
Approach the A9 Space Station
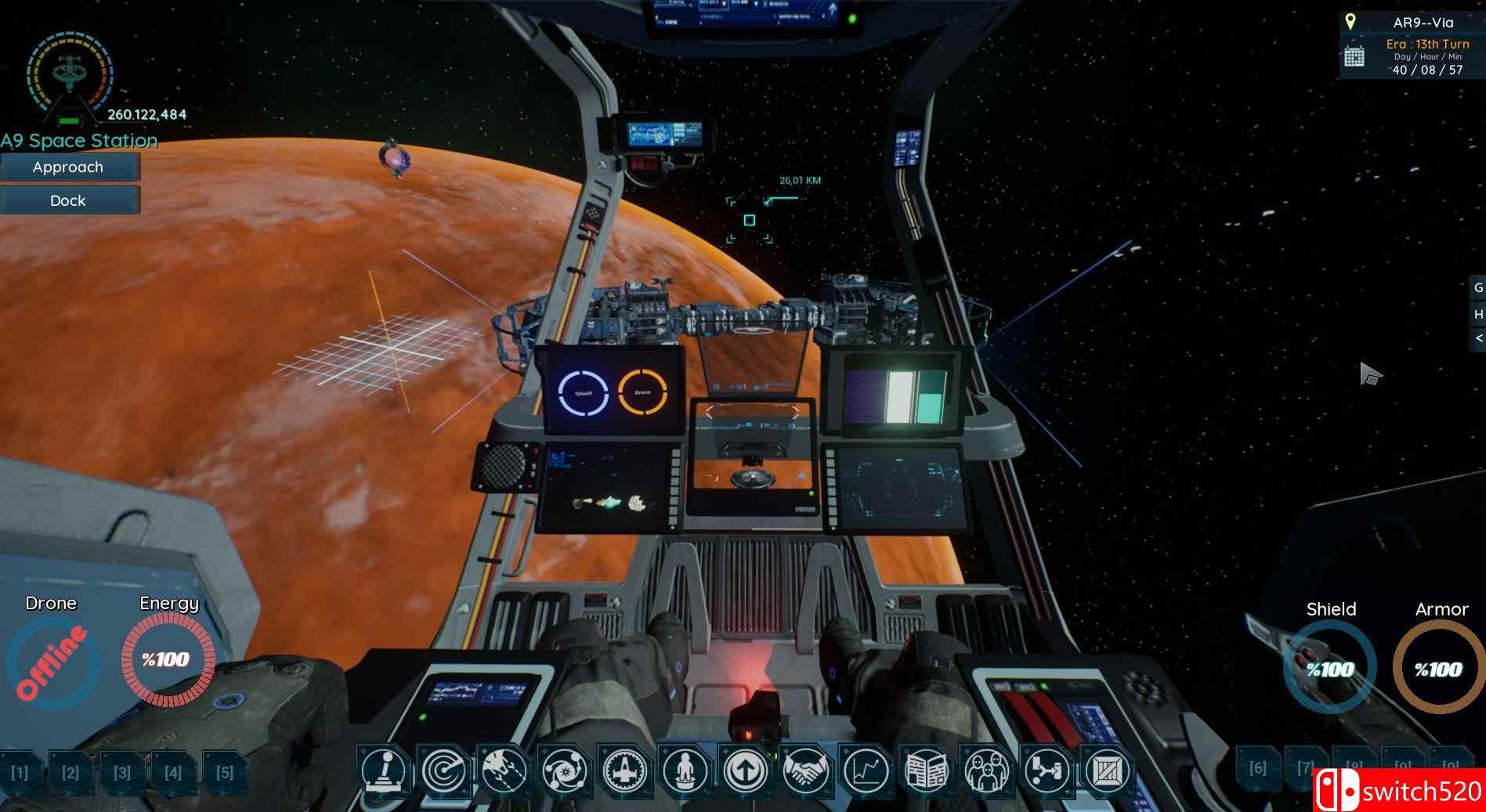point(68,167)
